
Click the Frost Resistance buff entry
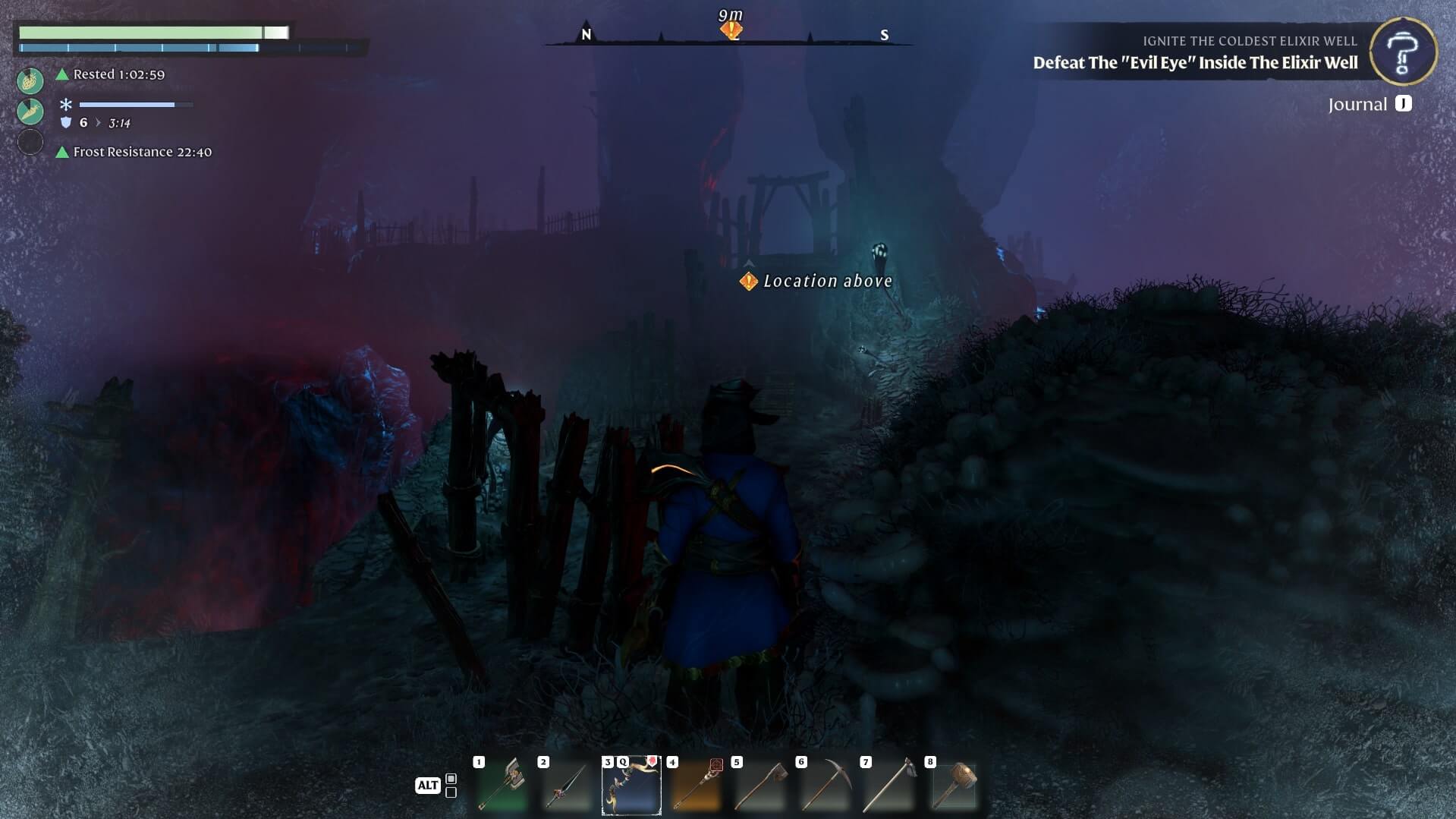pyautogui.click(x=142, y=152)
